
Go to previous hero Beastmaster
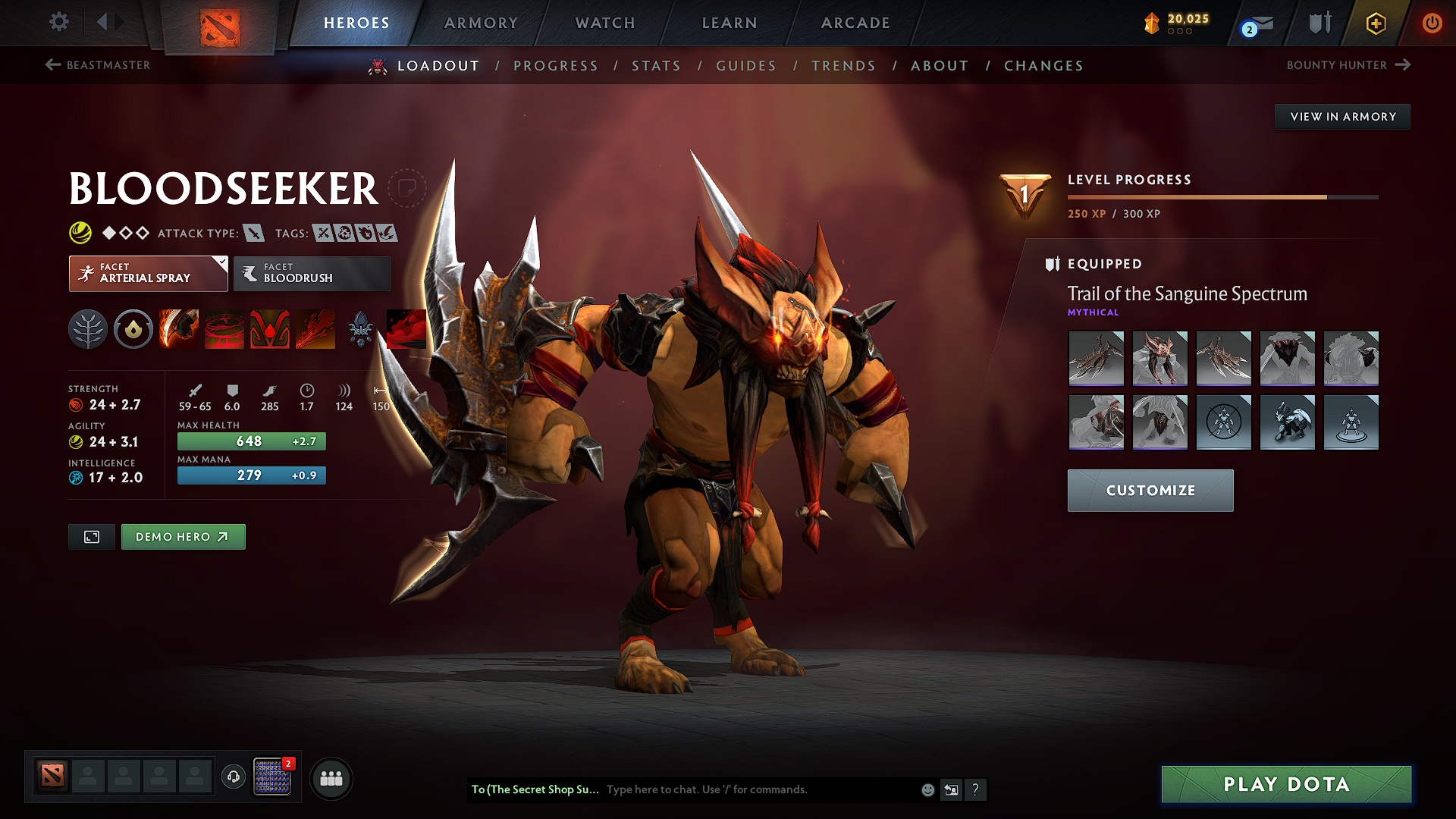[98, 65]
